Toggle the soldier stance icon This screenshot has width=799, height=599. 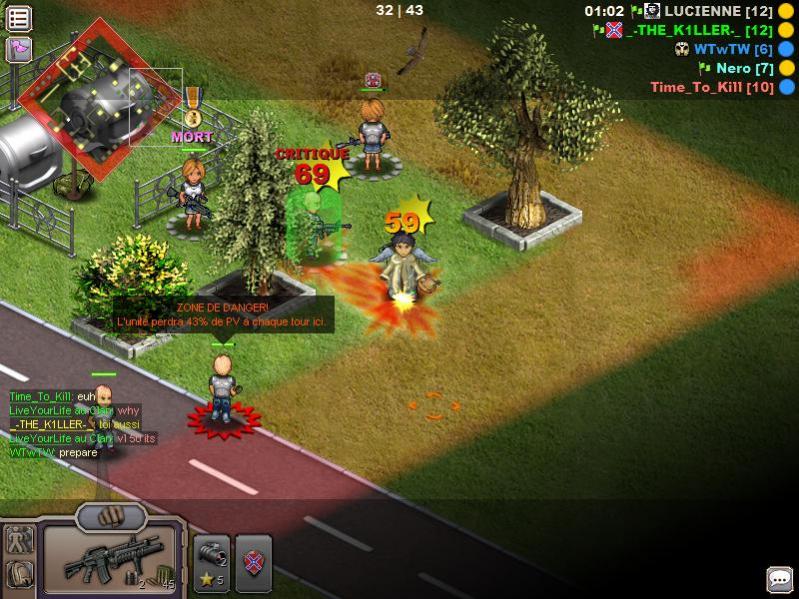pyautogui.click(x=20, y=541)
